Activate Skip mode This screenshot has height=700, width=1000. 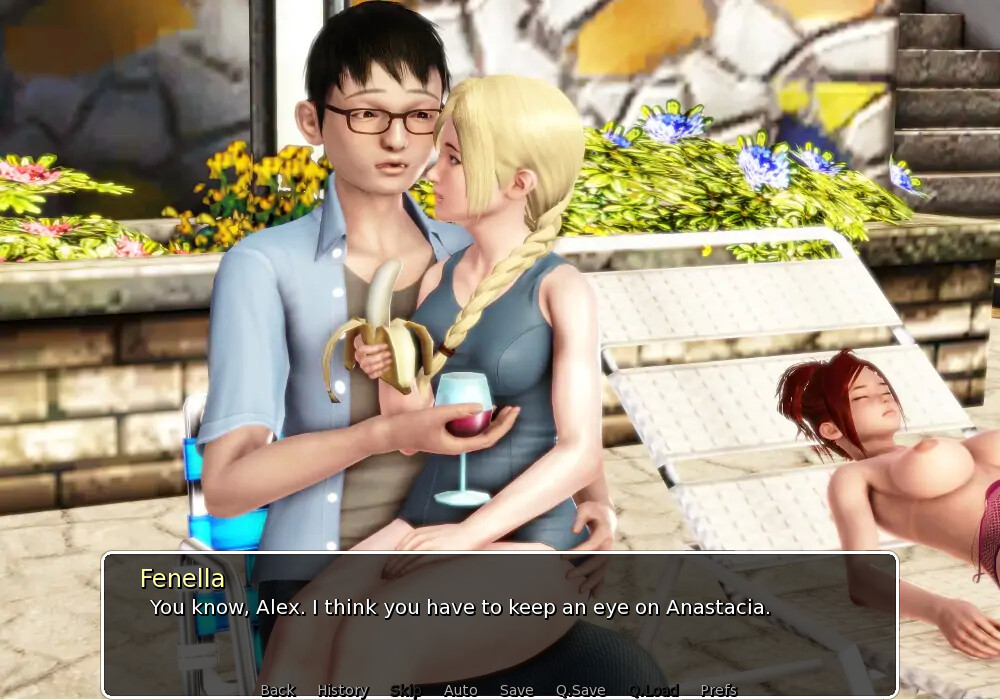point(406,690)
